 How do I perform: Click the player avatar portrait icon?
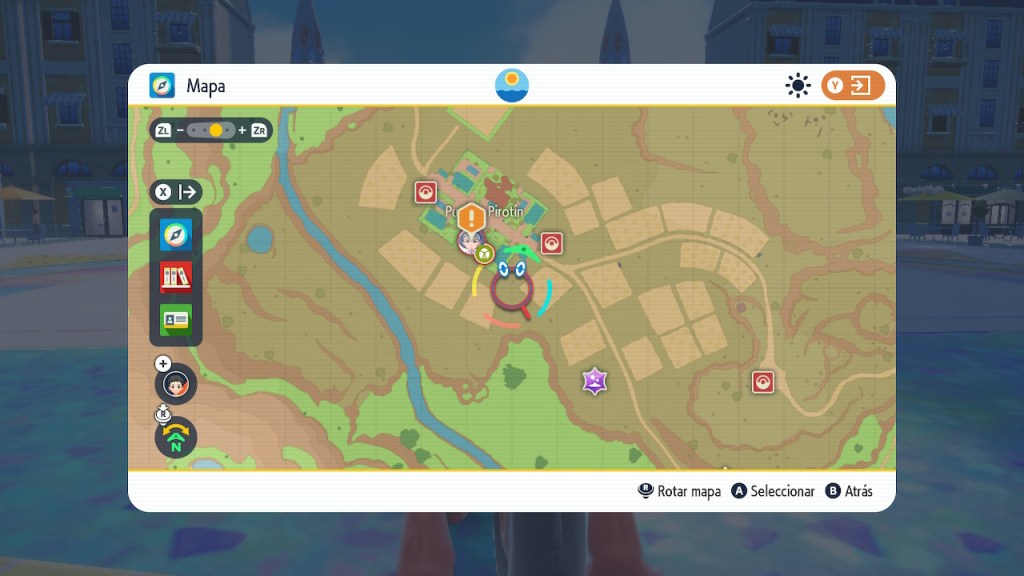click(176, 384)
